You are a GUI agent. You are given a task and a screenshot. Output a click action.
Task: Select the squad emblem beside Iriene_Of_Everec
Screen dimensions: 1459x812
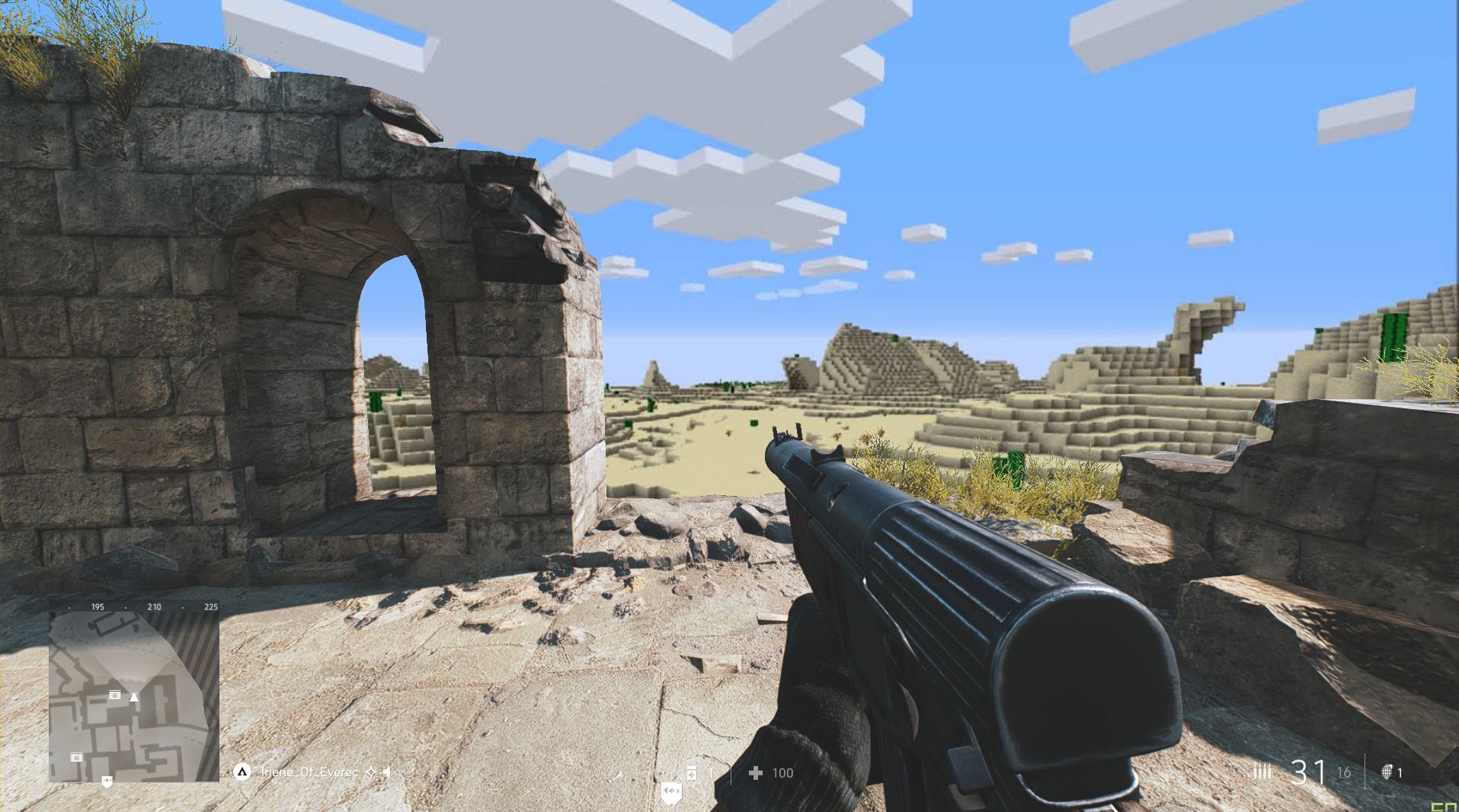coord(242,772)
